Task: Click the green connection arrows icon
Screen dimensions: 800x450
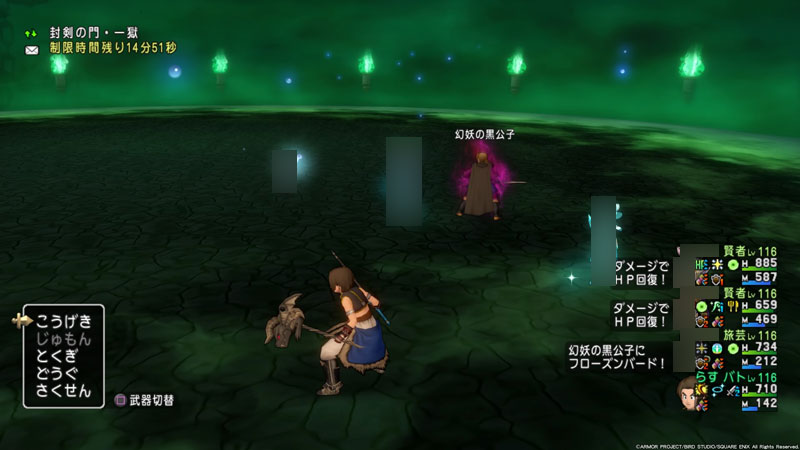Action: pos(32,33)
